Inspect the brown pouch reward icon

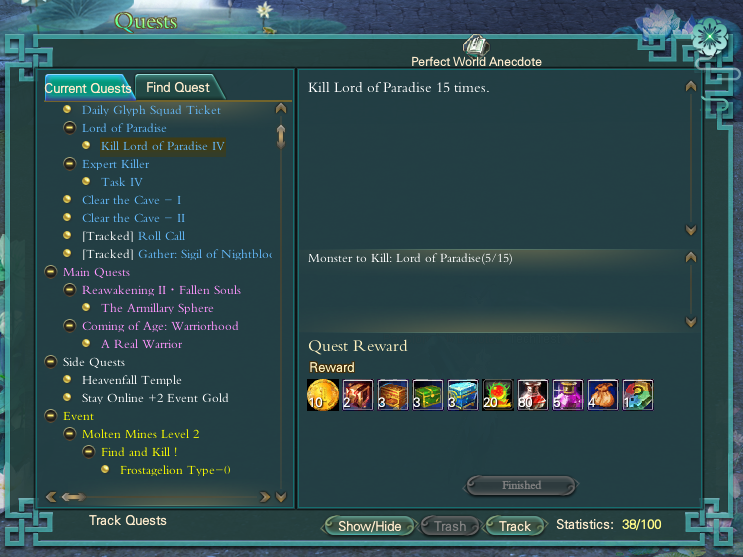pos(602,395)
